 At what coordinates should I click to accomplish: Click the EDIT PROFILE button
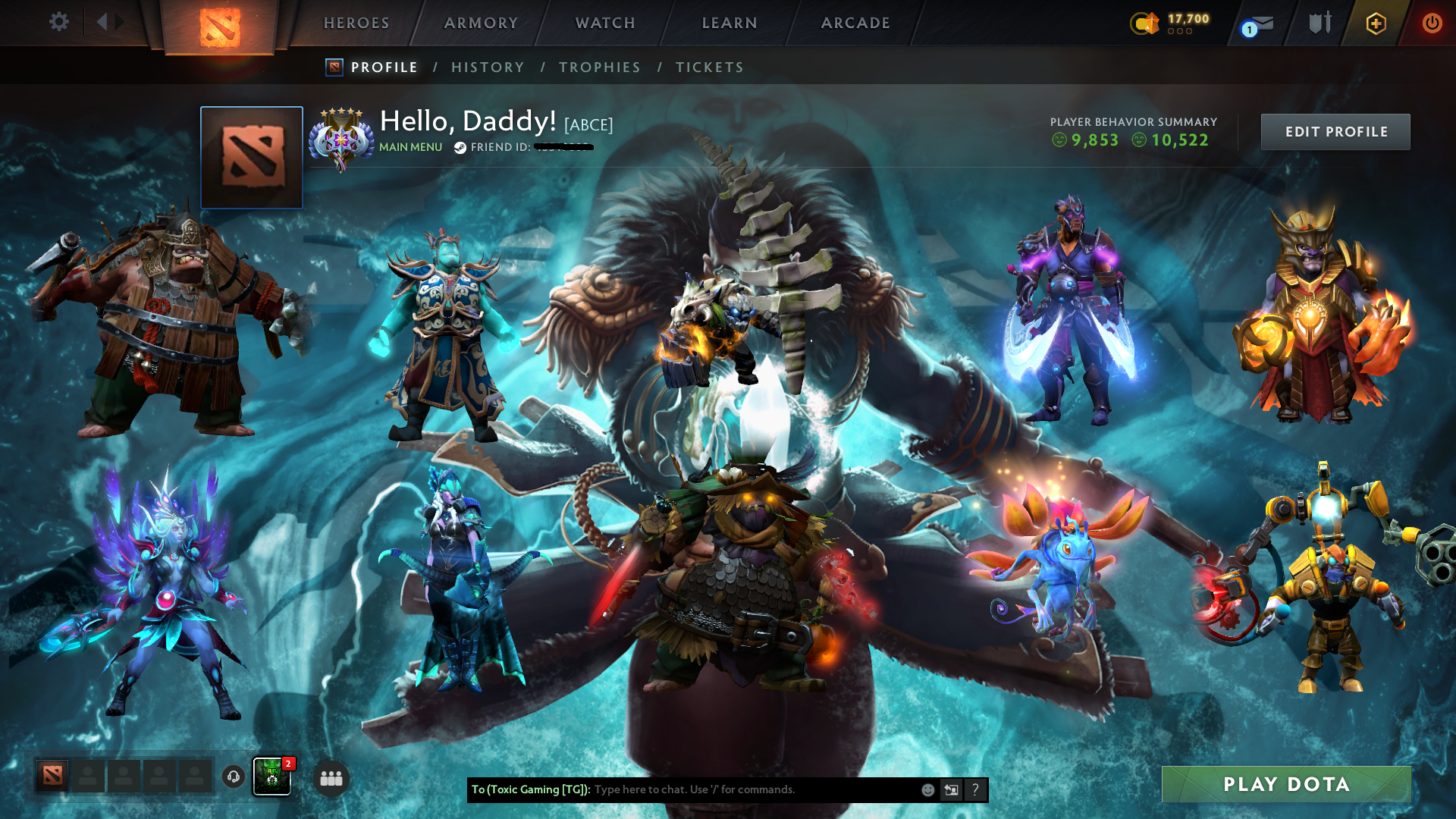[x=1335, y=131]
